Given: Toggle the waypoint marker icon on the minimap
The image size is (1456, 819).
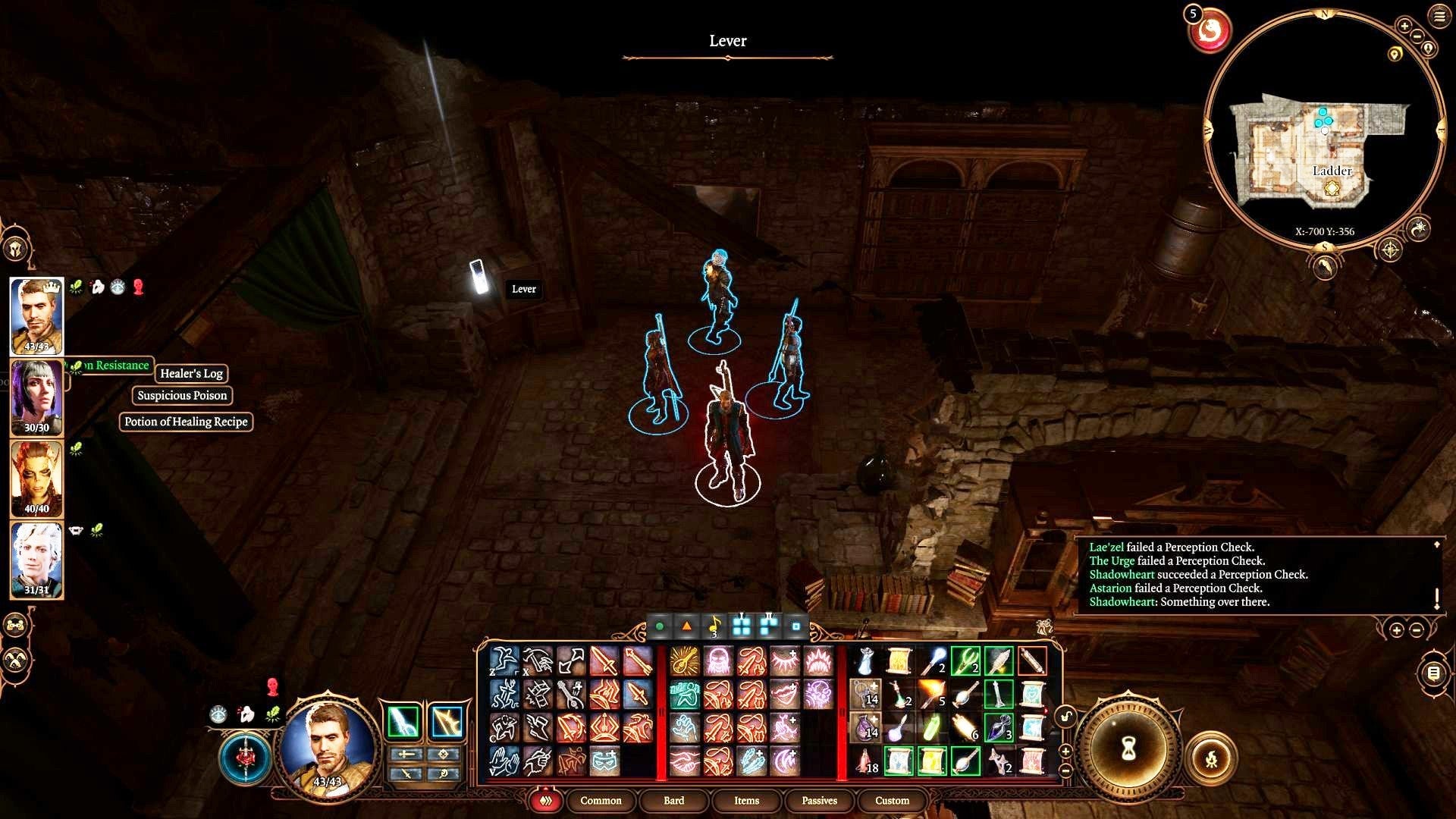Looking at the screenshot, I should coord(1395,53).
